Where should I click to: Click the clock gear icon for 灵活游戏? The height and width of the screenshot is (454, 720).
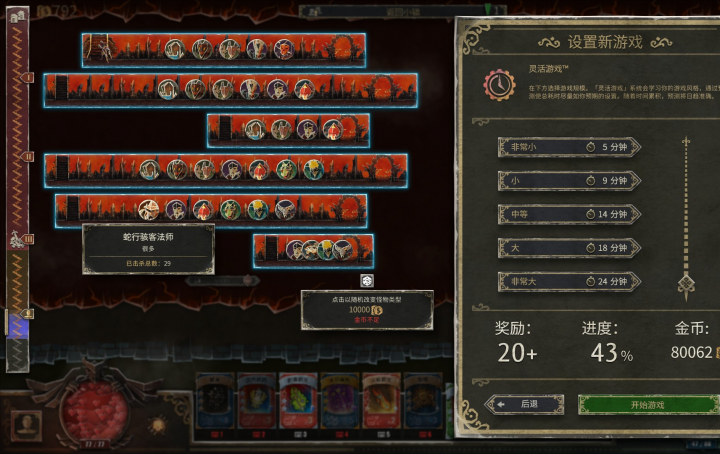click(x=499, y=84)
